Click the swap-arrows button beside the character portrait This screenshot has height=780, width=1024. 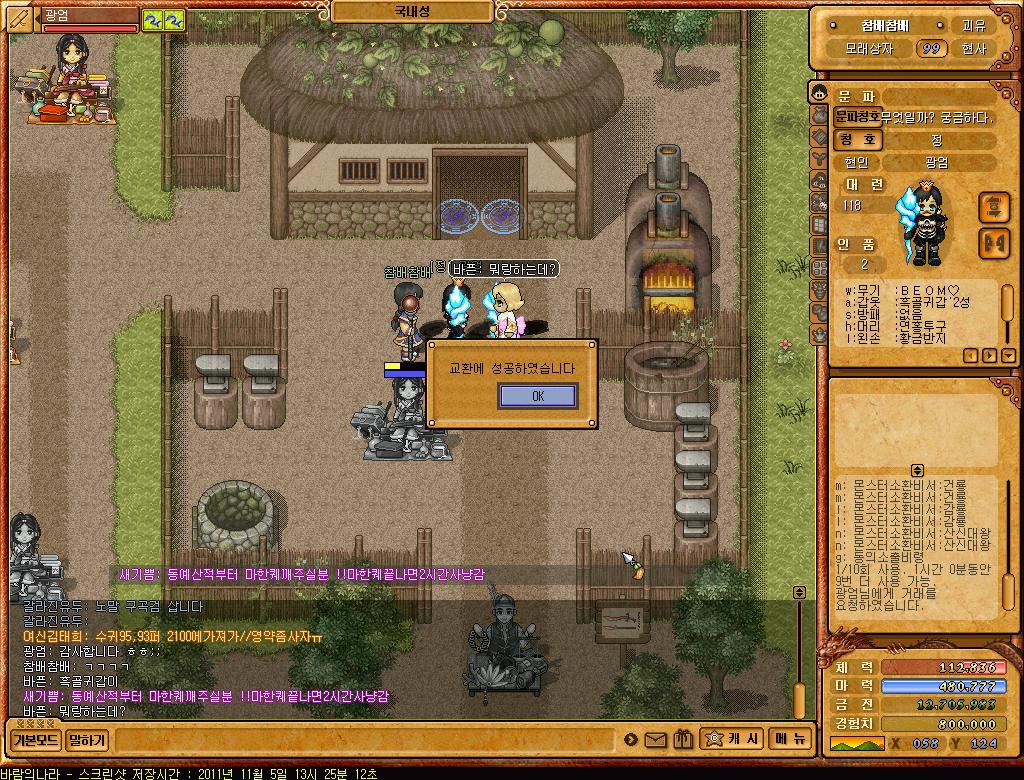pos(993,207)
